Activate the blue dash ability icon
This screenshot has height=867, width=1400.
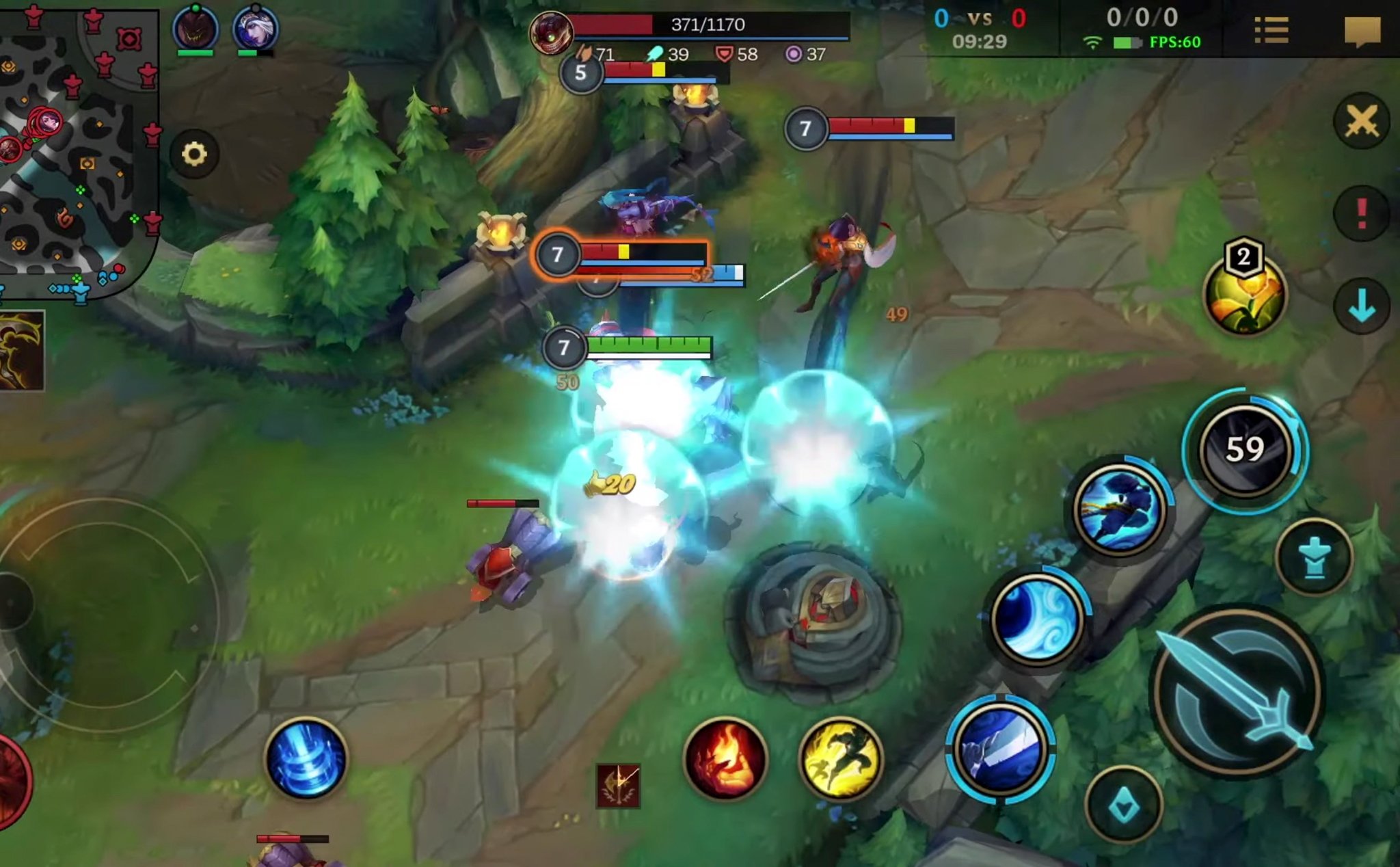1119,507
